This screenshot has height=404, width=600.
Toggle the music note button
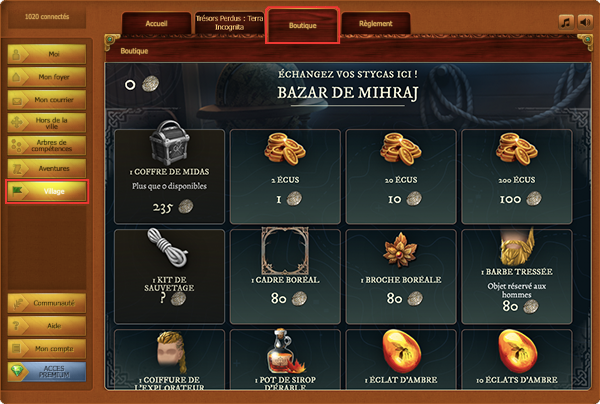click(565, 22)
